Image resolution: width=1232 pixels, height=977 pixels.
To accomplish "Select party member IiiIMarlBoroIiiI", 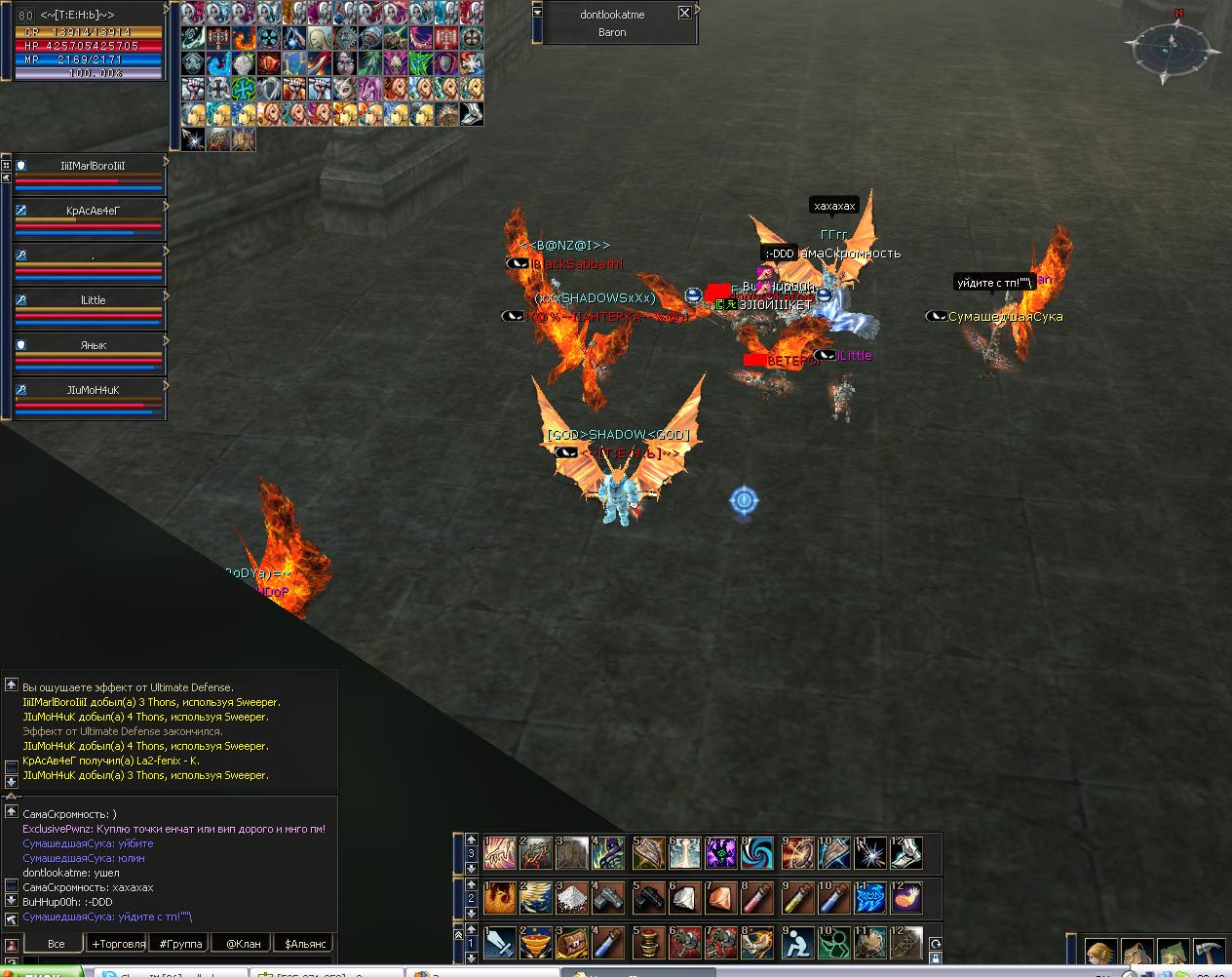I will tap(93, 166).
